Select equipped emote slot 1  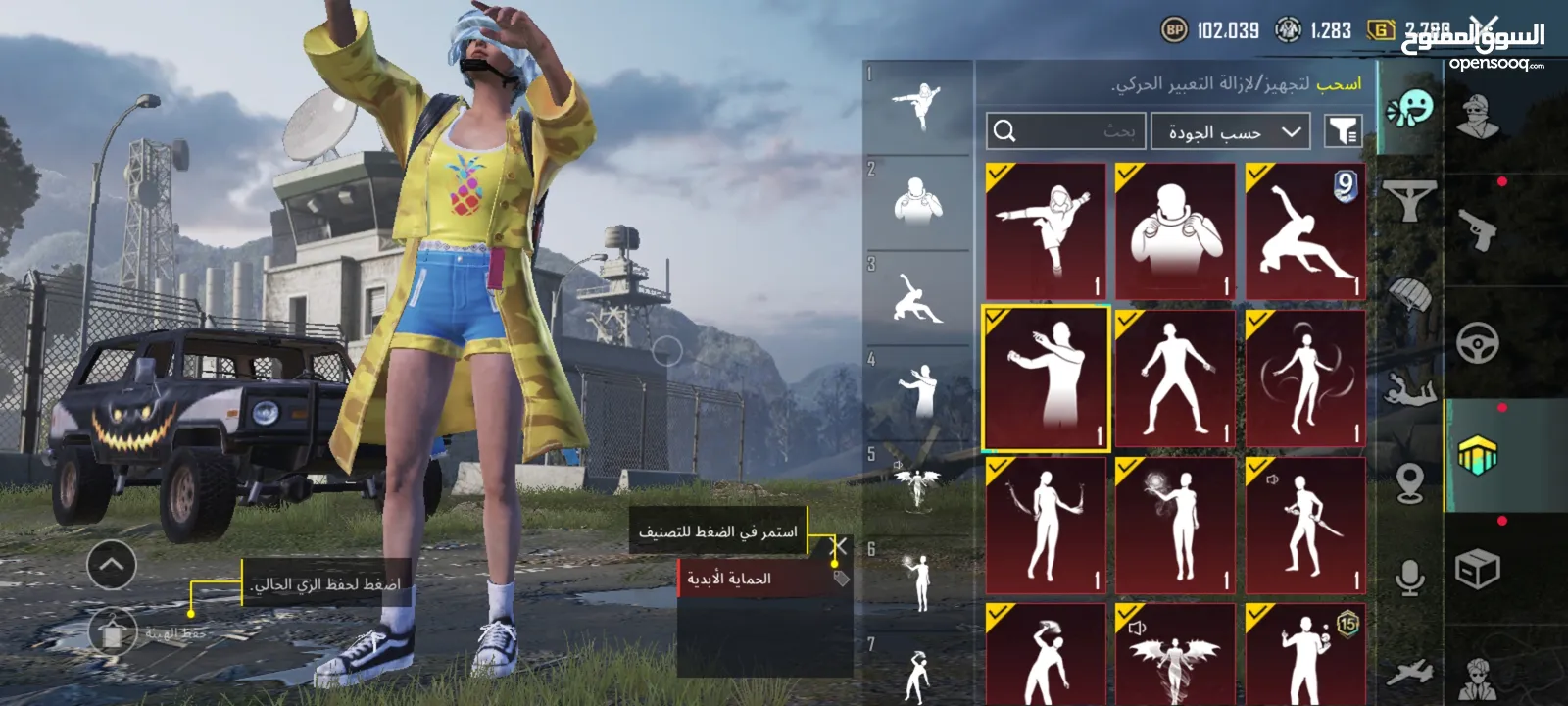click(918, 106)
